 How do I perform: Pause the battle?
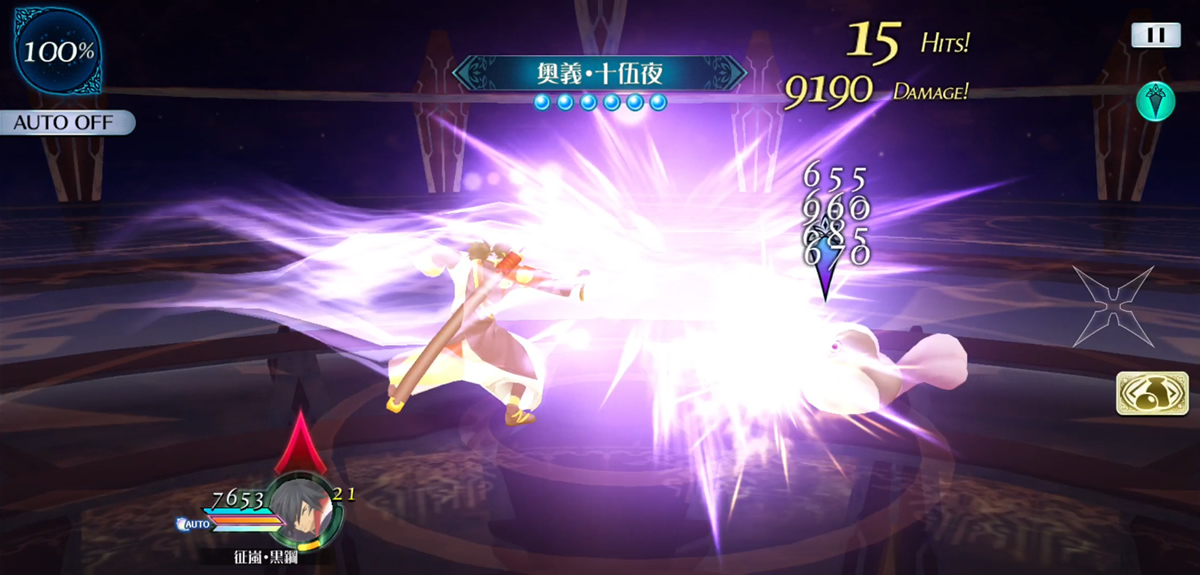tap(1156, 35)
